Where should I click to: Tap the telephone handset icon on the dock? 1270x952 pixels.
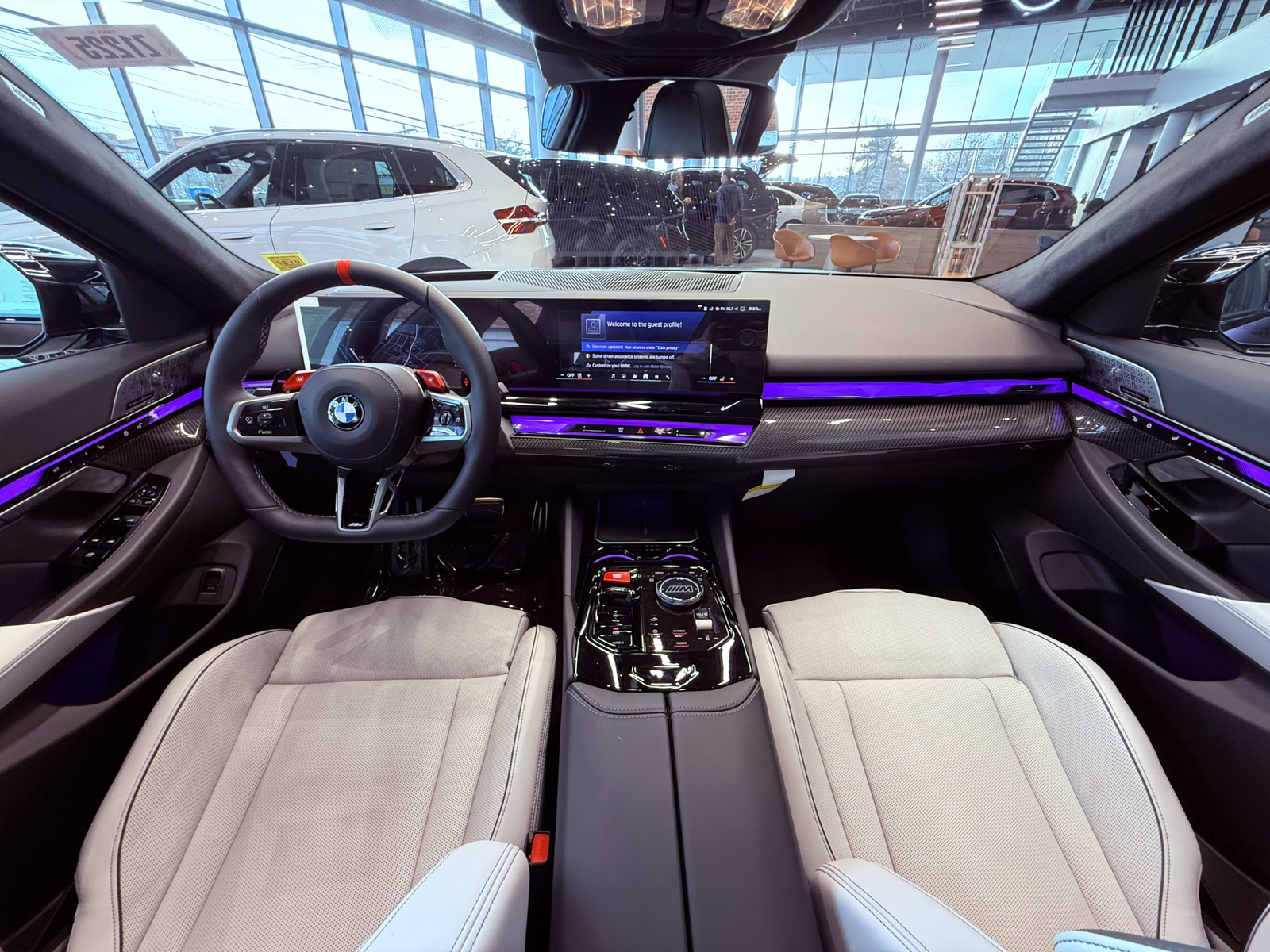pos(668,377)
